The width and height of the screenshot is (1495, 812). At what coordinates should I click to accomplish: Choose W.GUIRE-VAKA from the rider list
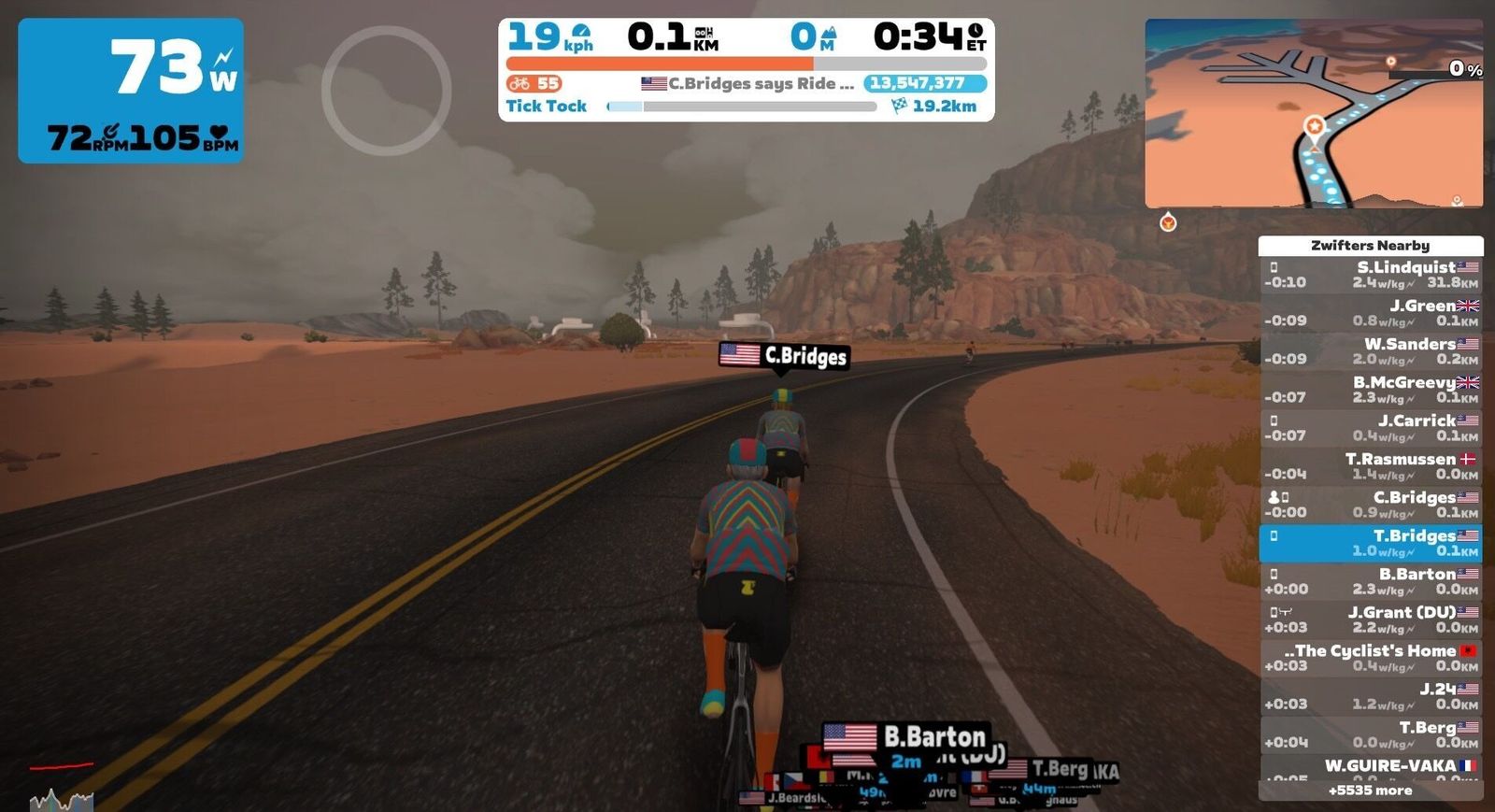[1370, 768]
